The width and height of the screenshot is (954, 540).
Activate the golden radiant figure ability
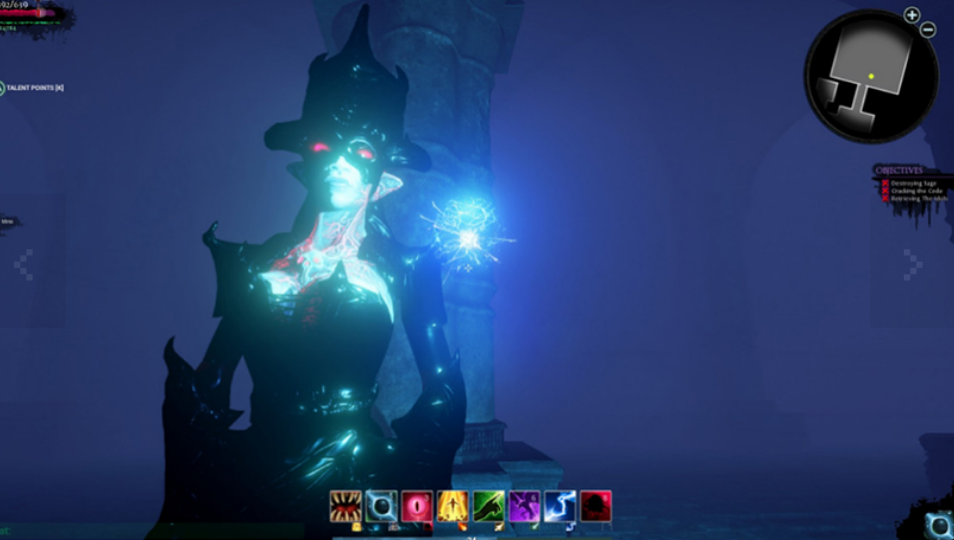pyautogui.click(x=452, y=506)
